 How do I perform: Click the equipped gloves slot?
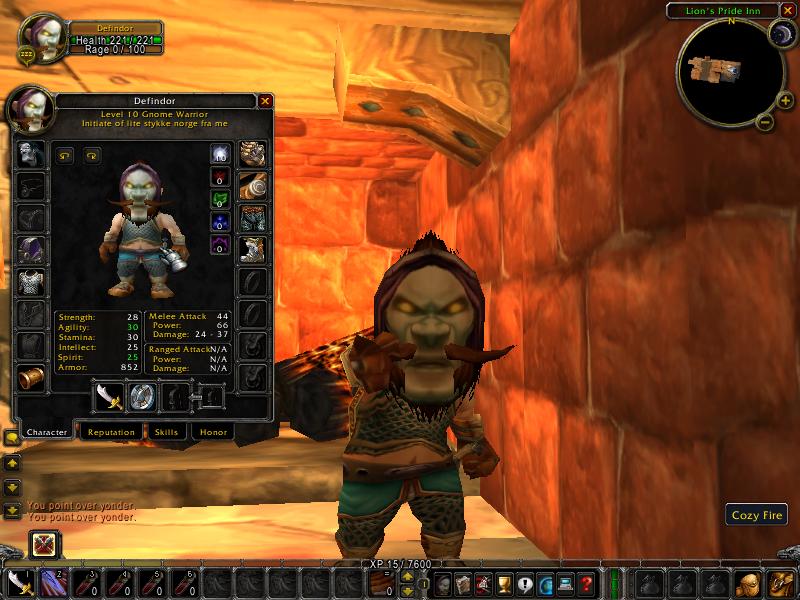point(252,154)
